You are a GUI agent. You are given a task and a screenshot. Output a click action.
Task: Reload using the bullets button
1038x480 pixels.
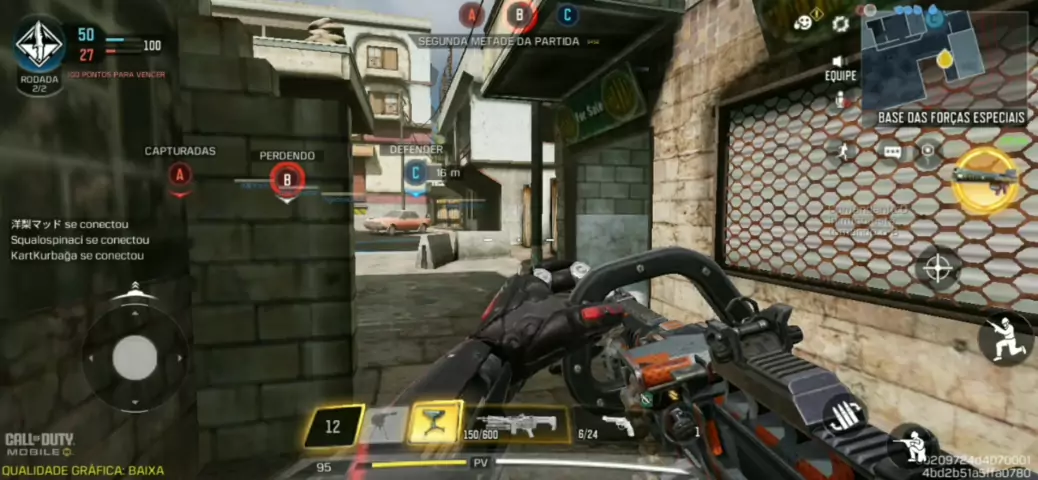[845, 414]
